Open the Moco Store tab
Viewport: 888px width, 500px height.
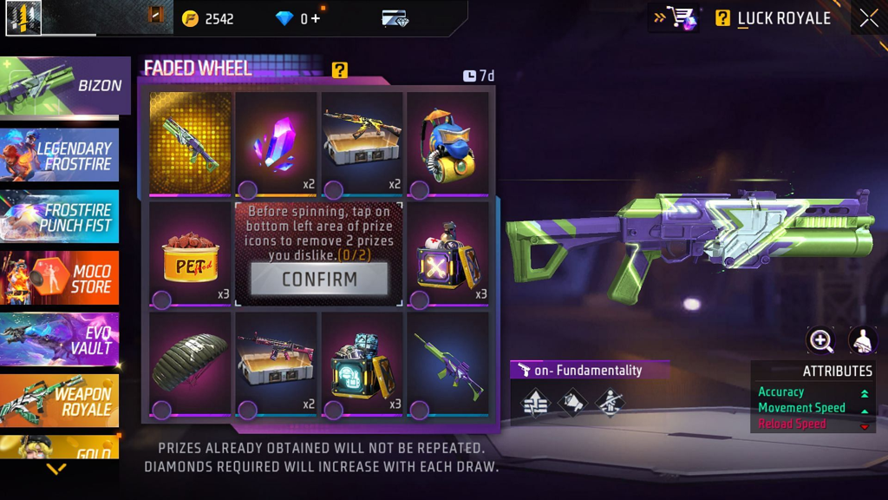[x=60, y=277]
